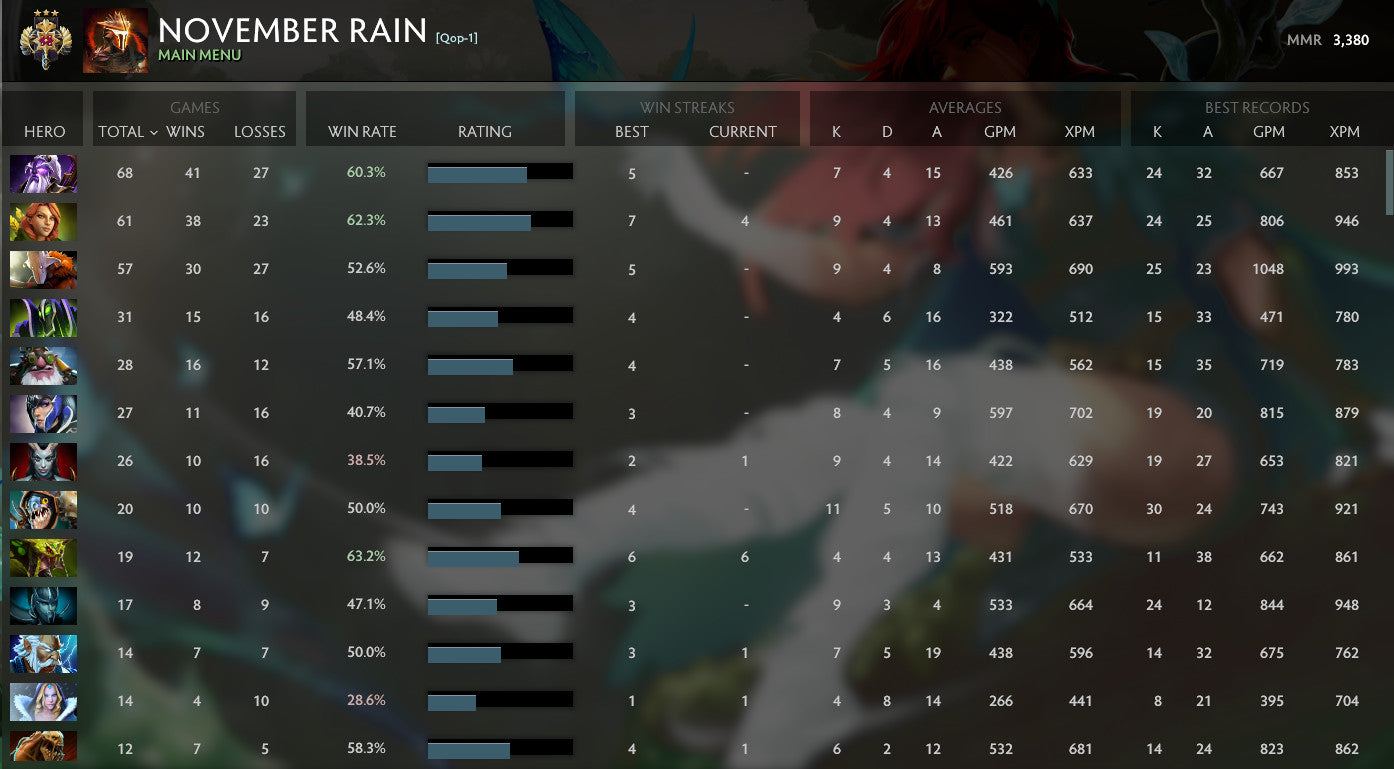This screenshot has height=769, width=1394.
Task: Select the Lina hero portrait
Action: (43, 221)
